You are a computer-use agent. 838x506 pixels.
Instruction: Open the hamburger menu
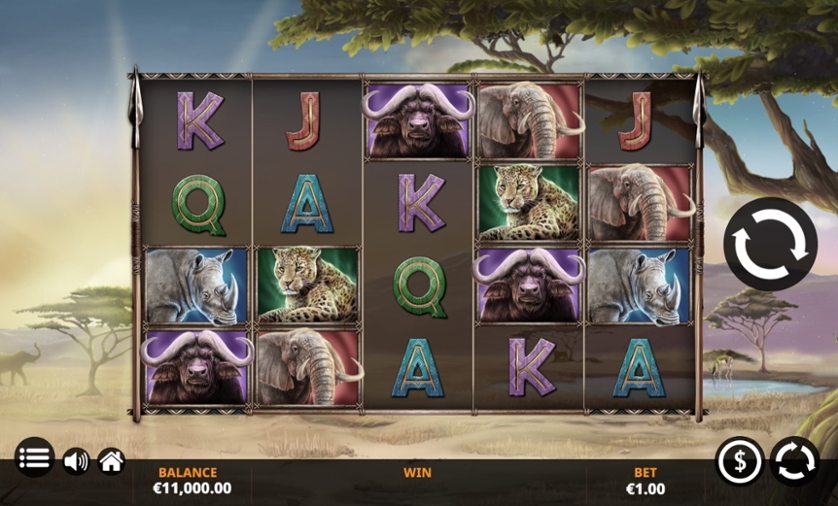tap(35, 459)
